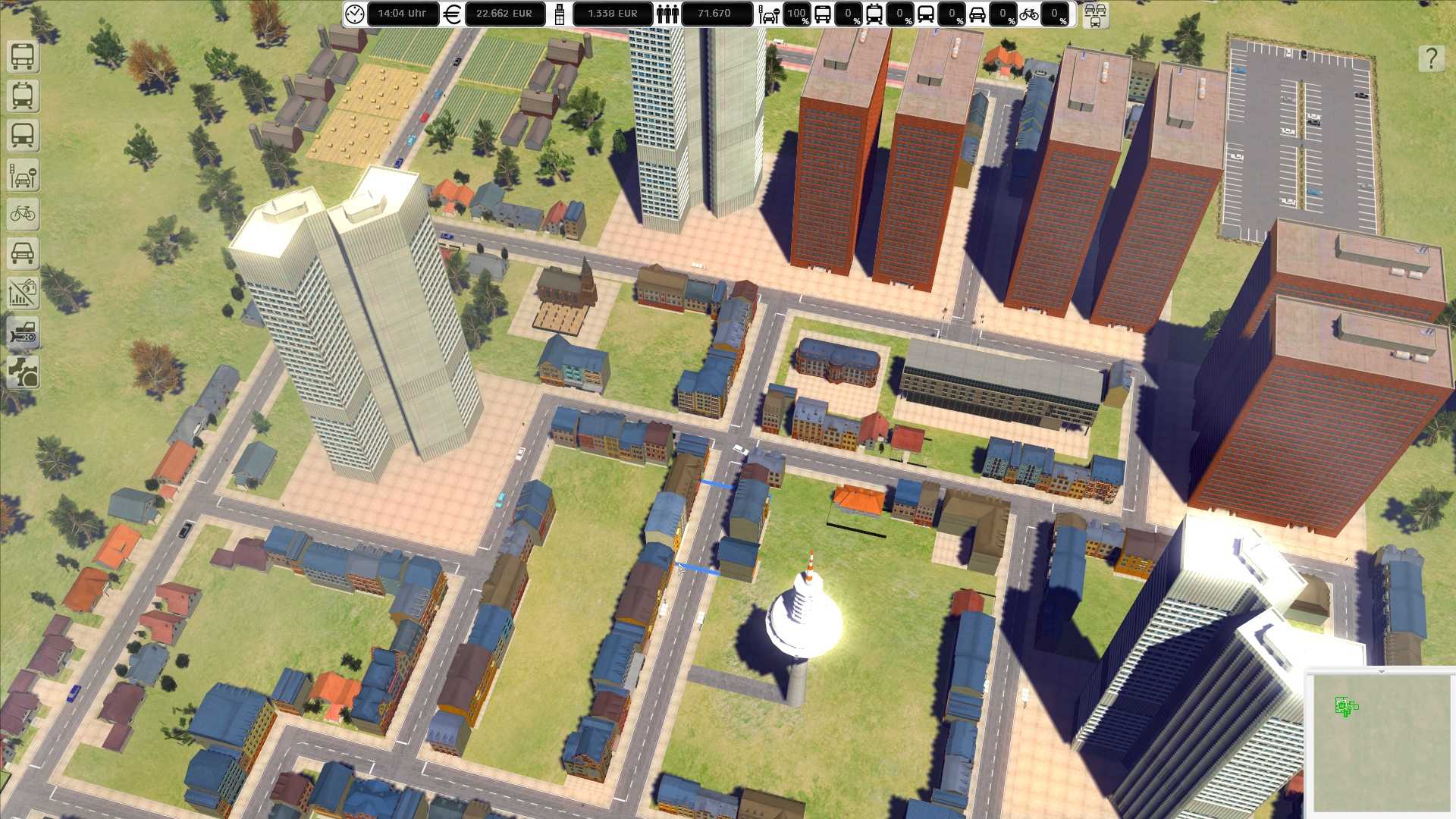Open the gear settings menu
Viewport: 1456px width, 819px height.
point(23,373)
